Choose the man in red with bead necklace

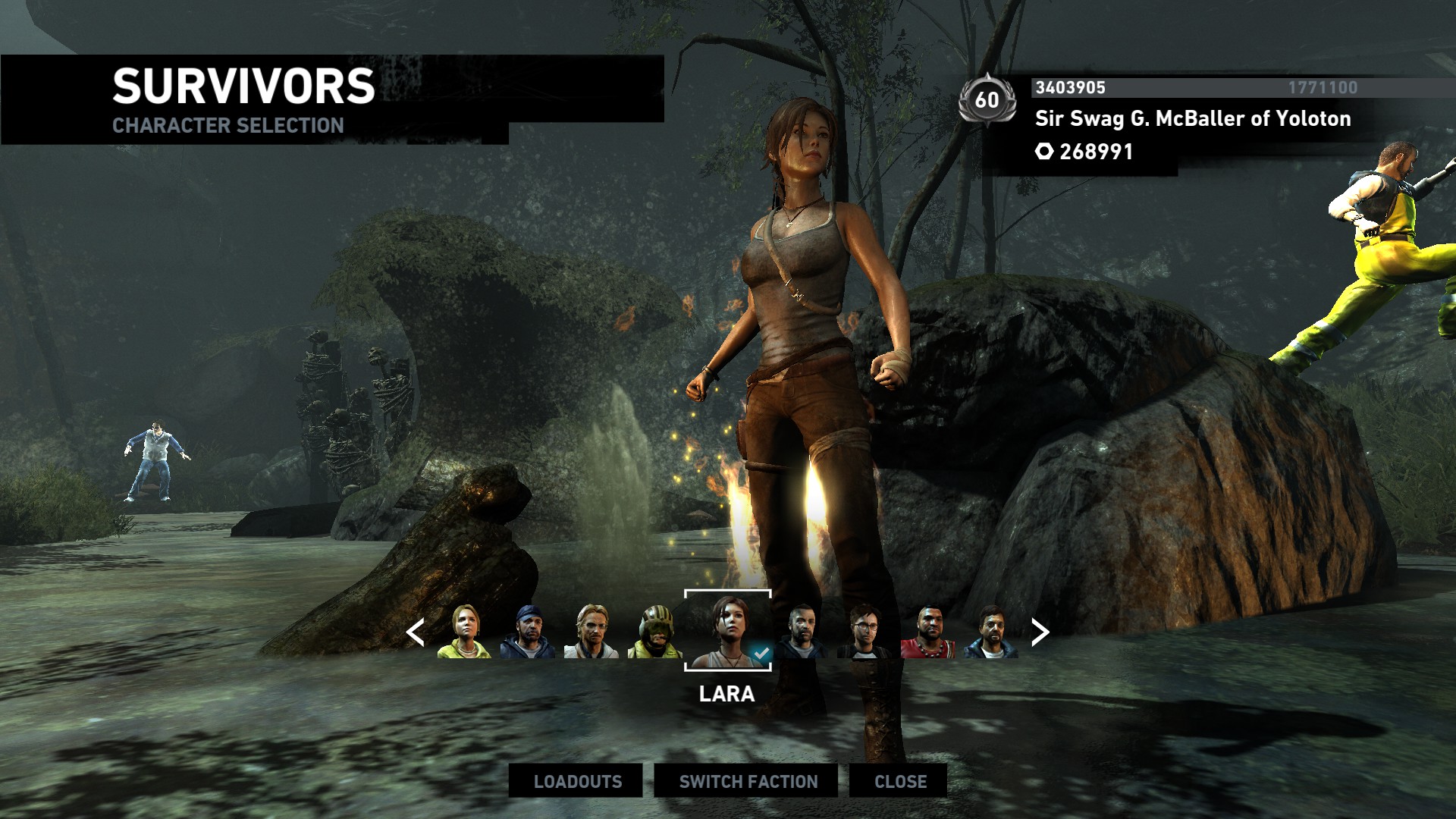(927, 632)
